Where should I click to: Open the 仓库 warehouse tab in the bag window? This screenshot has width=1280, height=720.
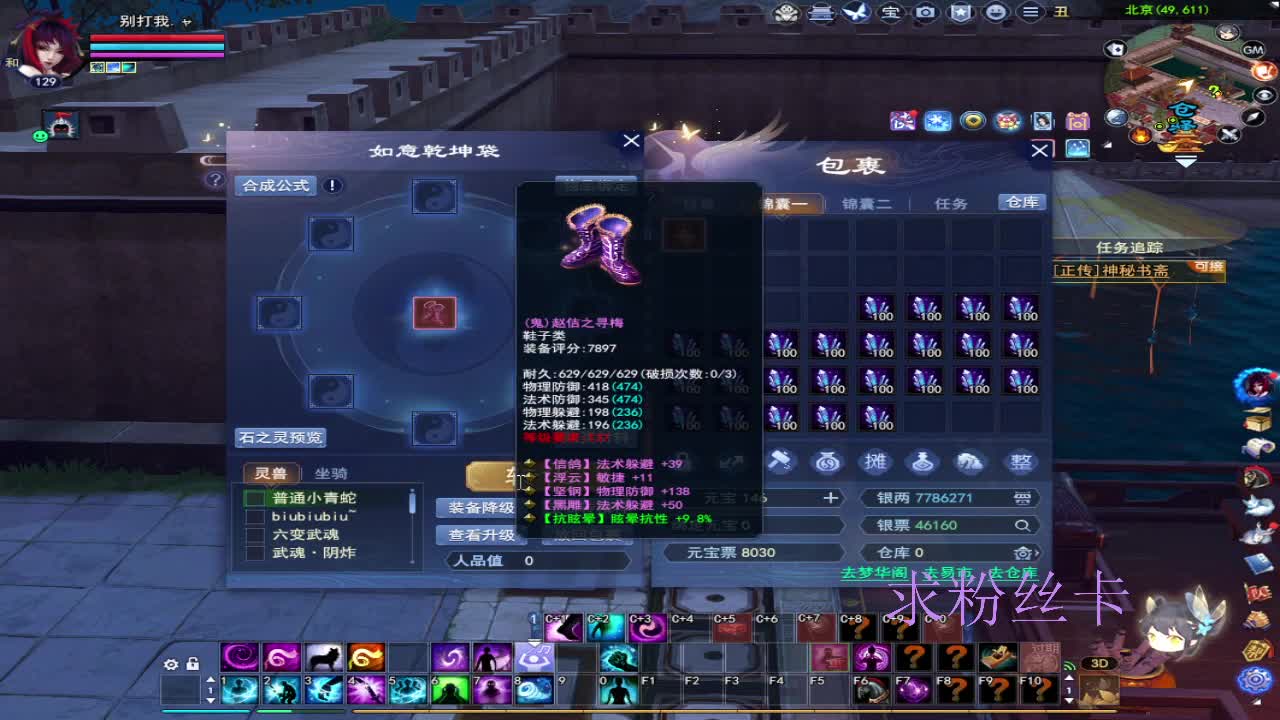tap(1021, 201)
